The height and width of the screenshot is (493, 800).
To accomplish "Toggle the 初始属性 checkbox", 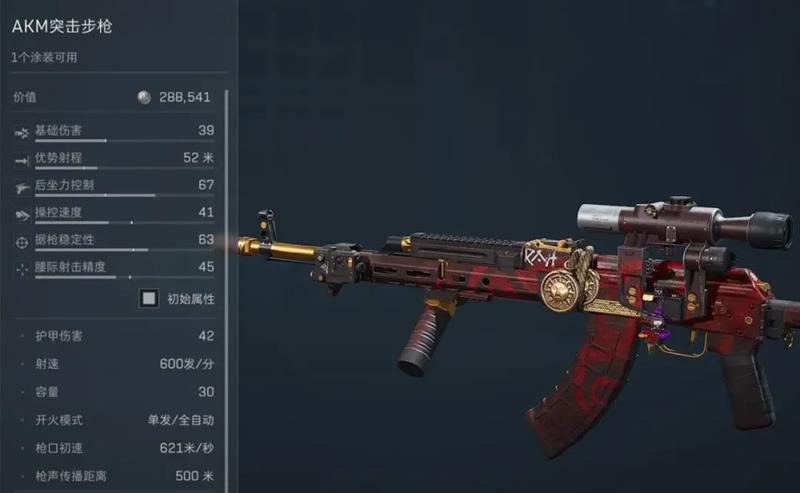I will point(149,298).
